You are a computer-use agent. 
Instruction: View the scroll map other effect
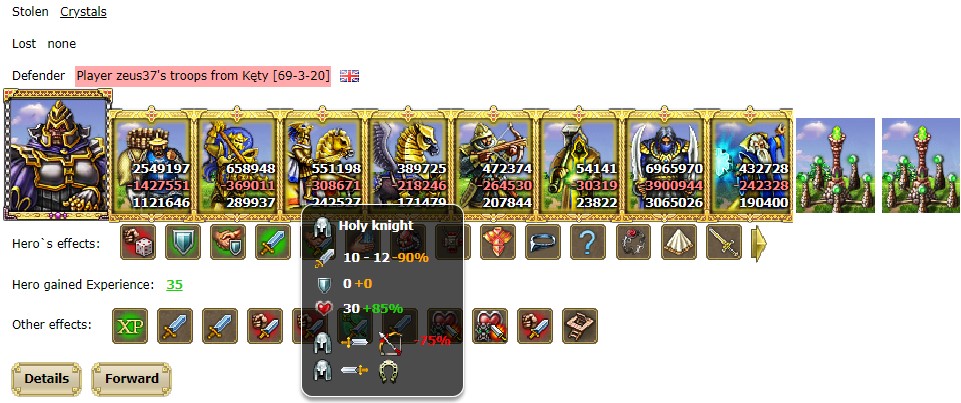click(x=579, y=325)
